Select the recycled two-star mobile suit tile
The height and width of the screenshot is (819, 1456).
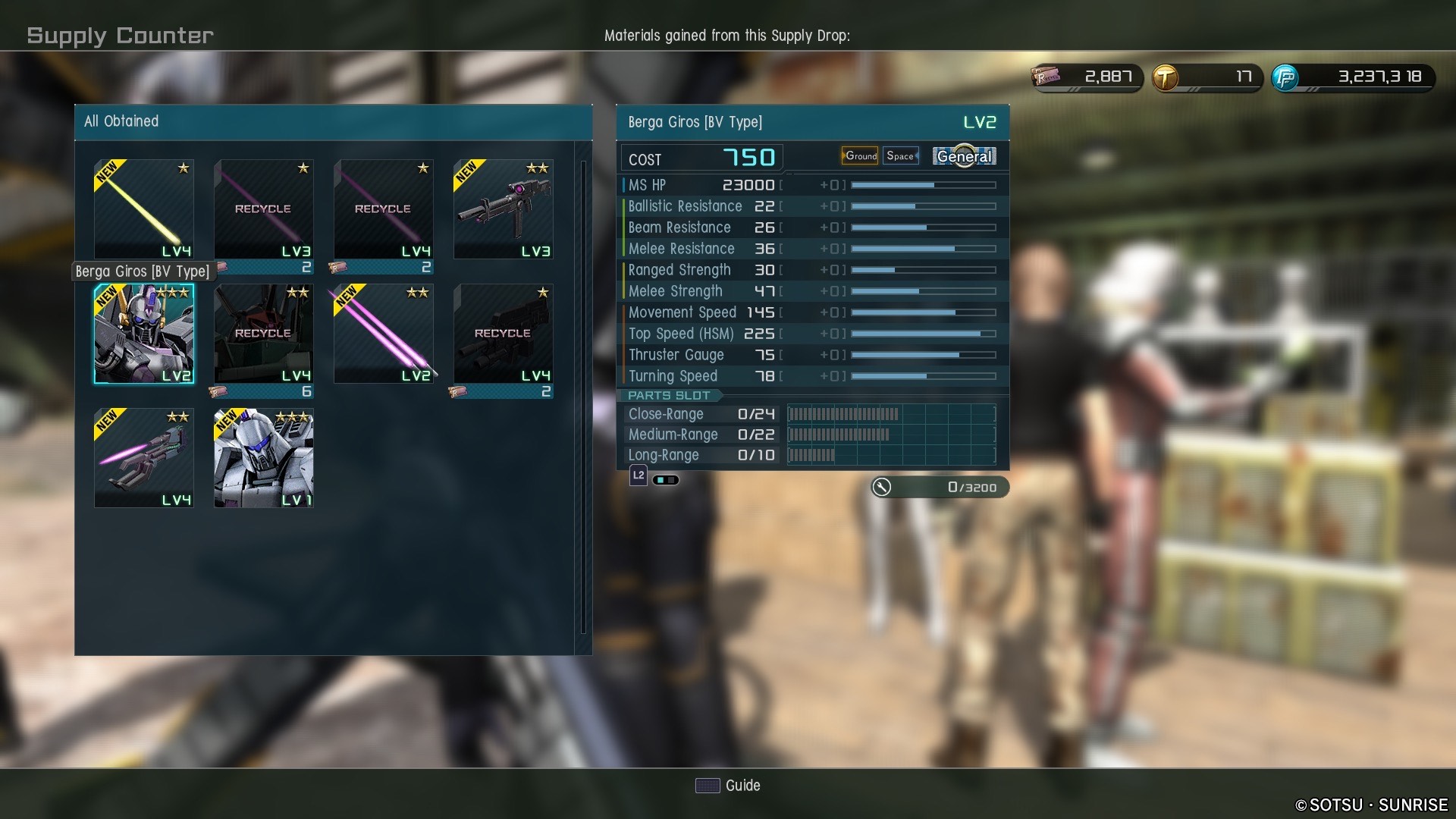coord(263,334)
